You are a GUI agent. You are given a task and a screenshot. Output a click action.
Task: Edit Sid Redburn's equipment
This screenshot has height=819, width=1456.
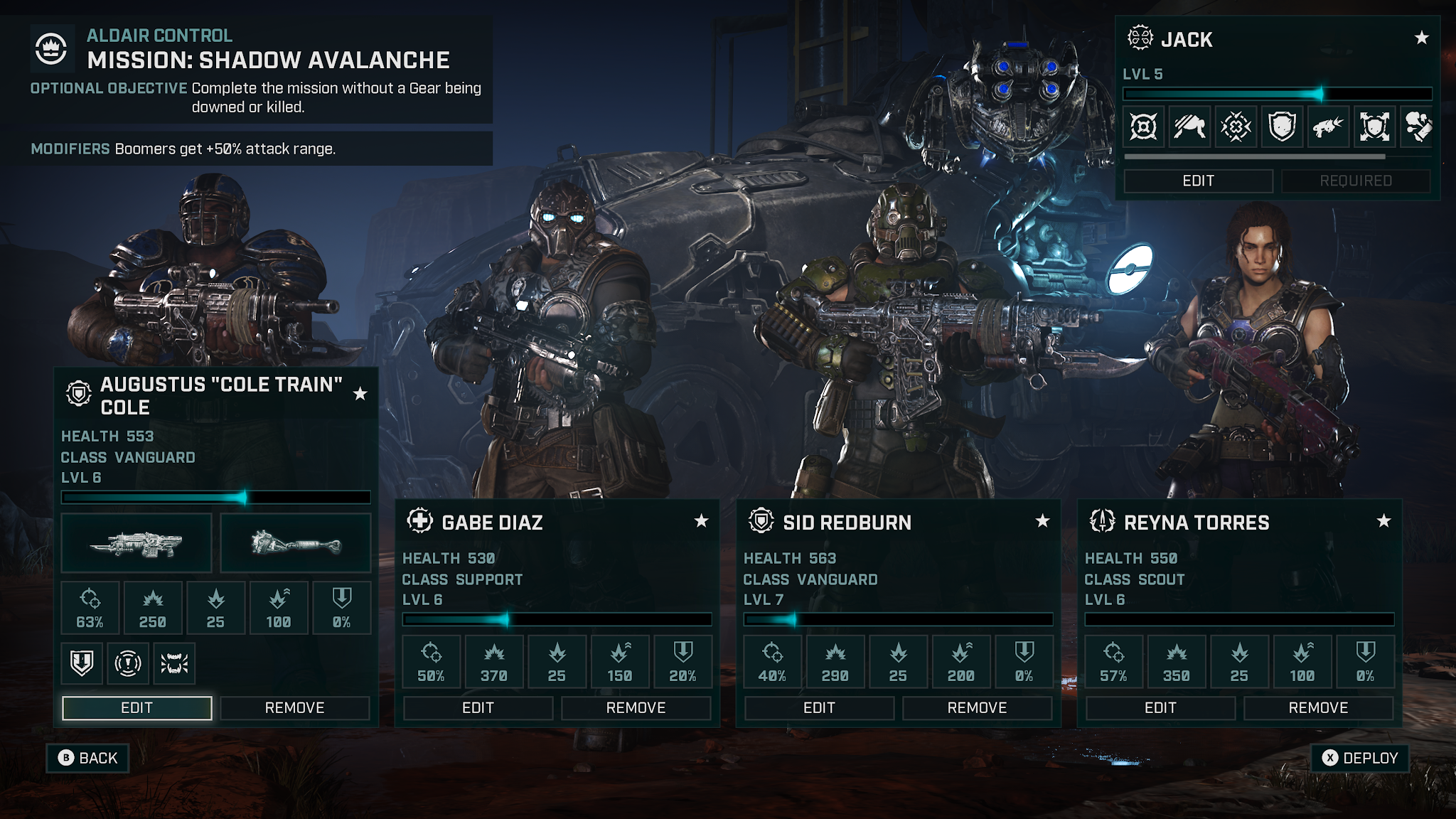point(819,707)
